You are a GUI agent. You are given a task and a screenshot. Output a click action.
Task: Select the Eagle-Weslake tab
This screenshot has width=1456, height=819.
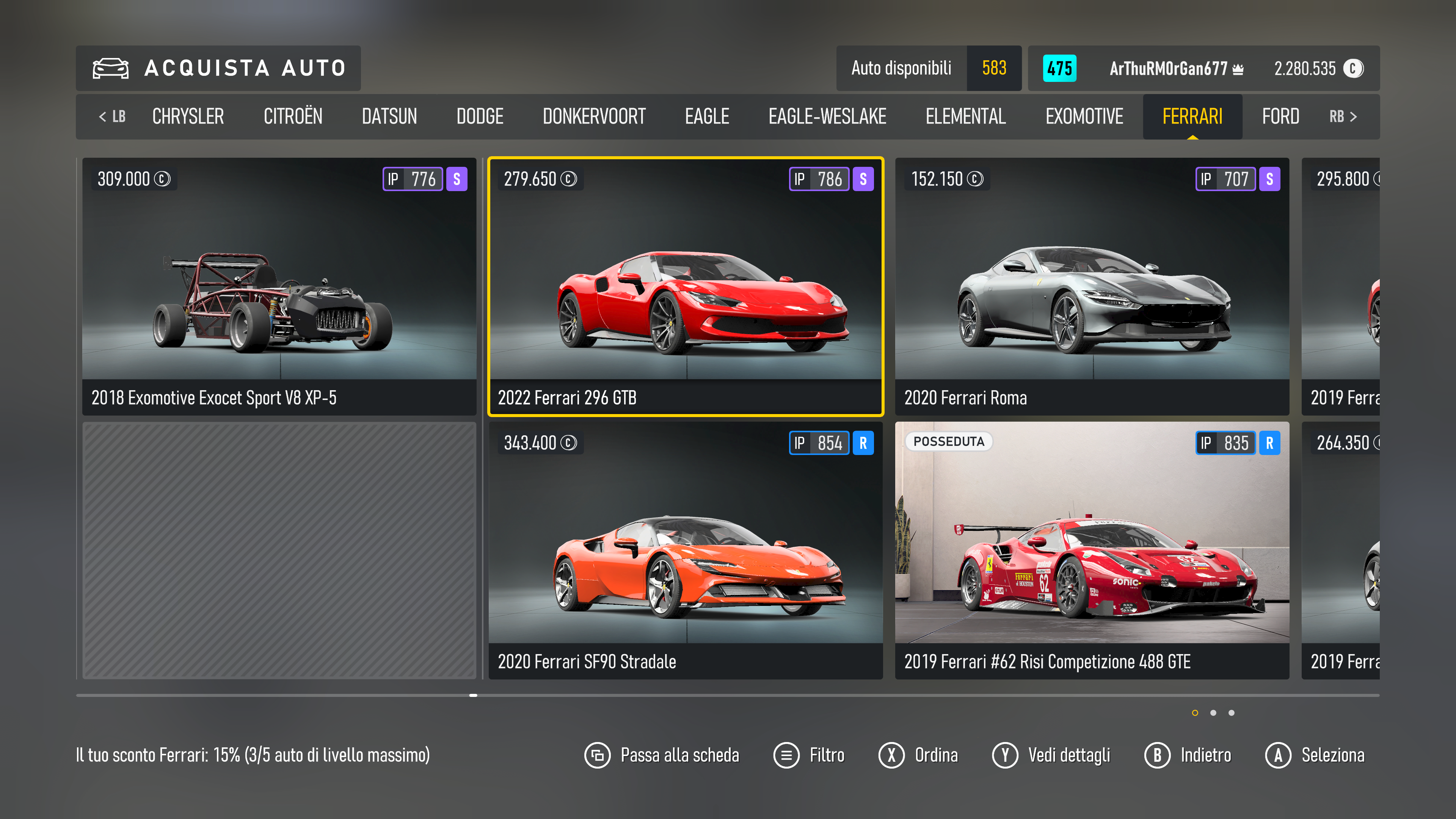(827, 116)
